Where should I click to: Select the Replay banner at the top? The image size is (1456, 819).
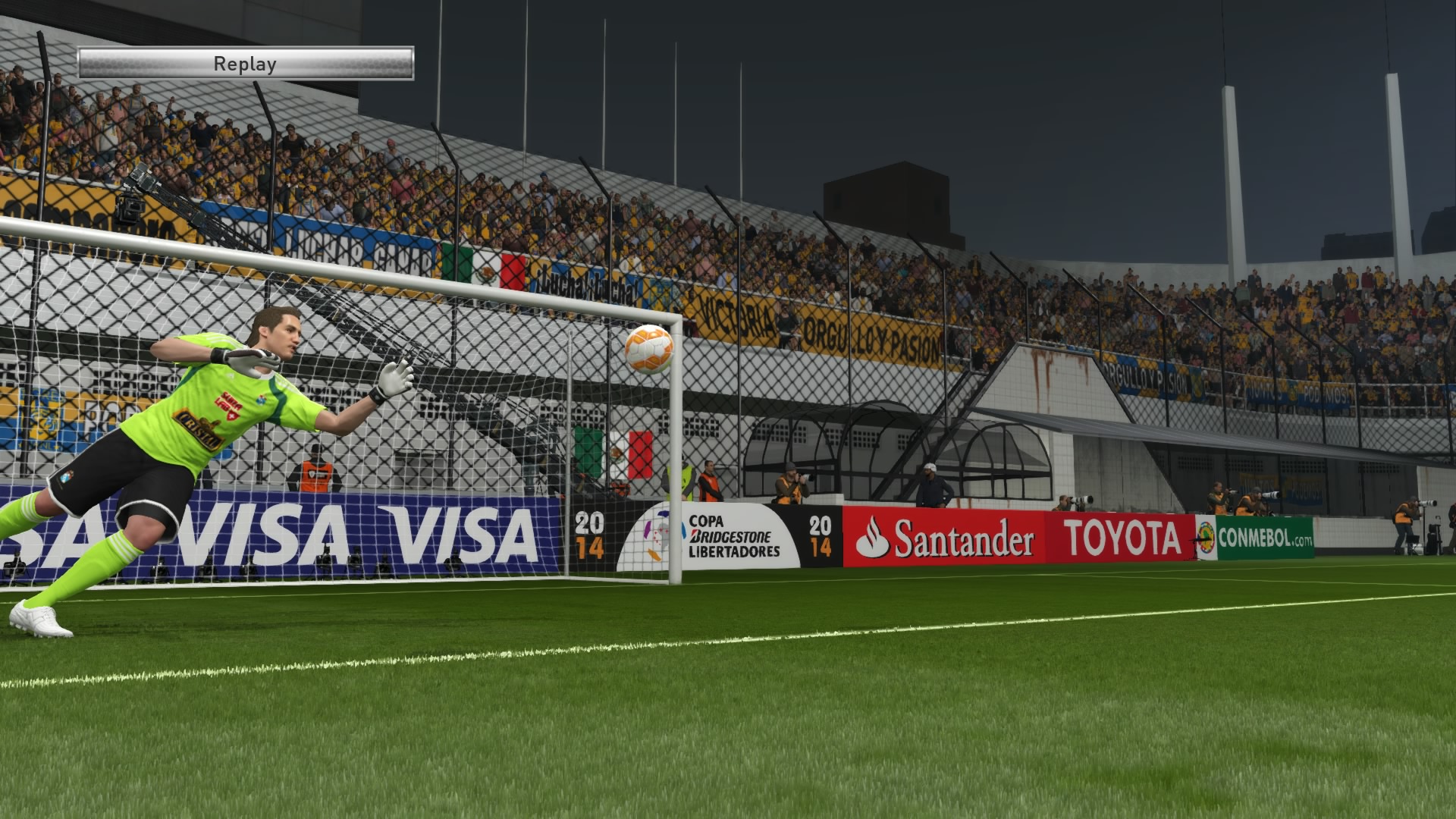click(244, 63)
